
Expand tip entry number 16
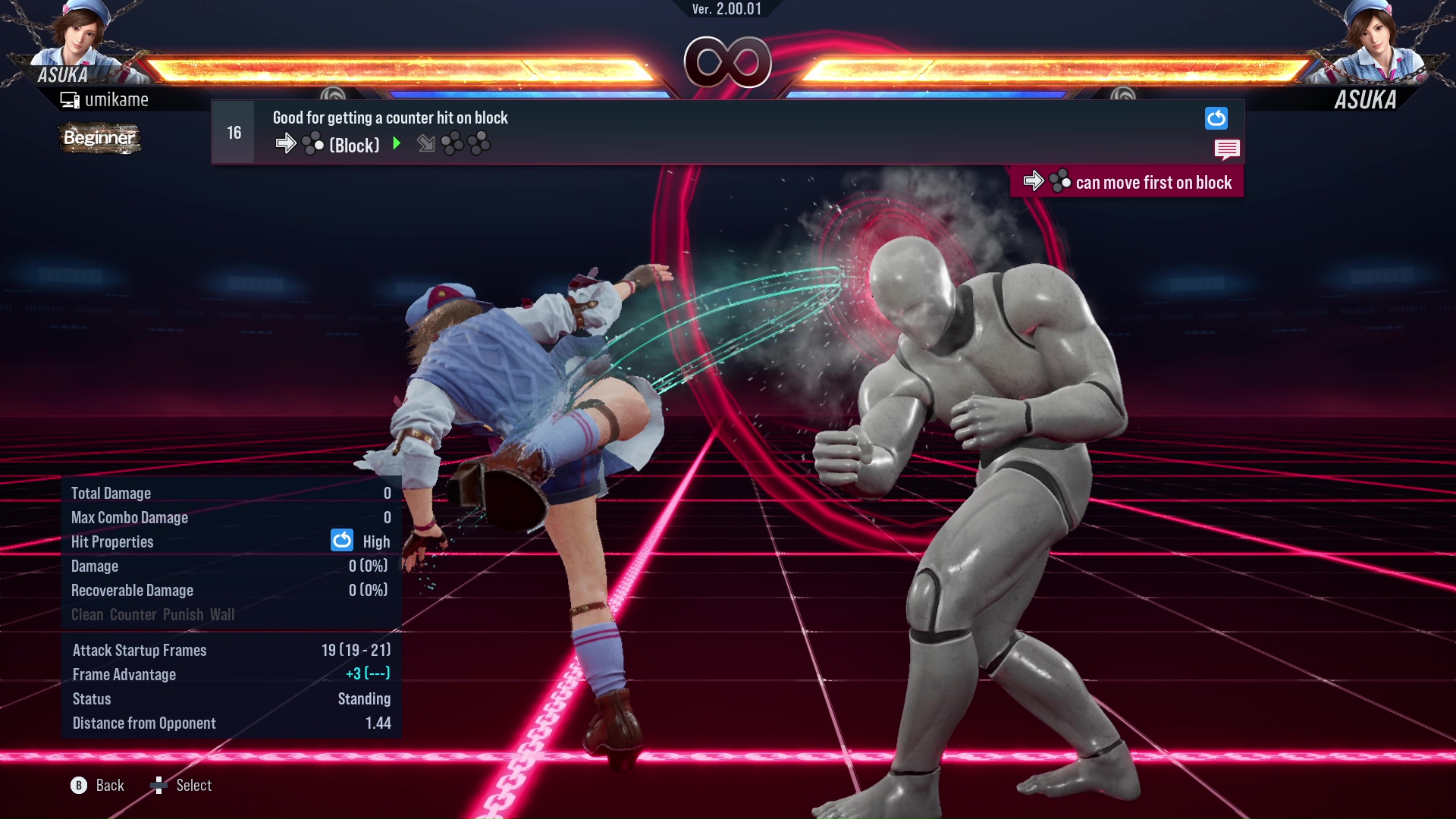tap(233, 131)
